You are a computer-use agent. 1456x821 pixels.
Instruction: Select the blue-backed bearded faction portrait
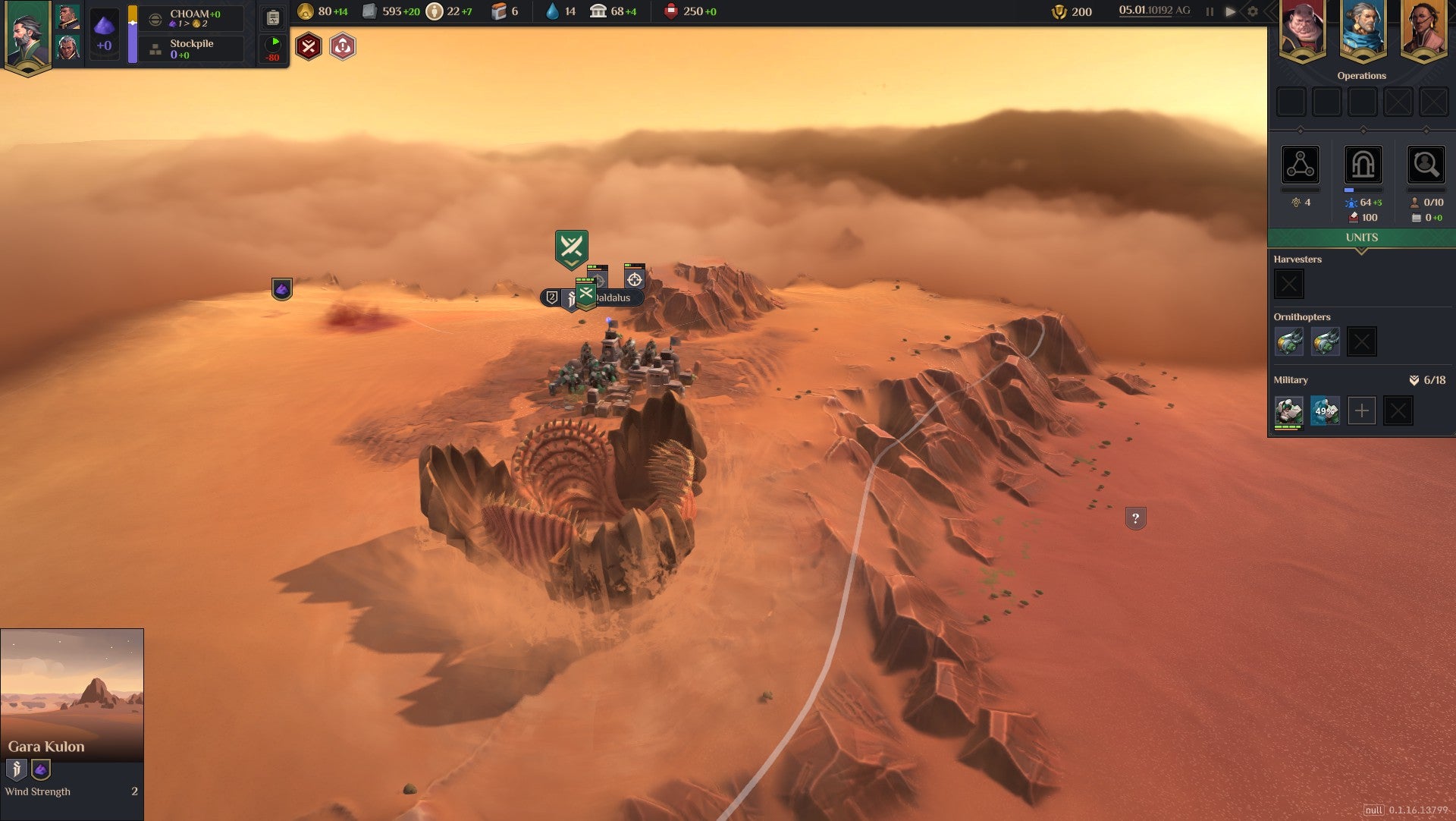[x=1363, y=30]
